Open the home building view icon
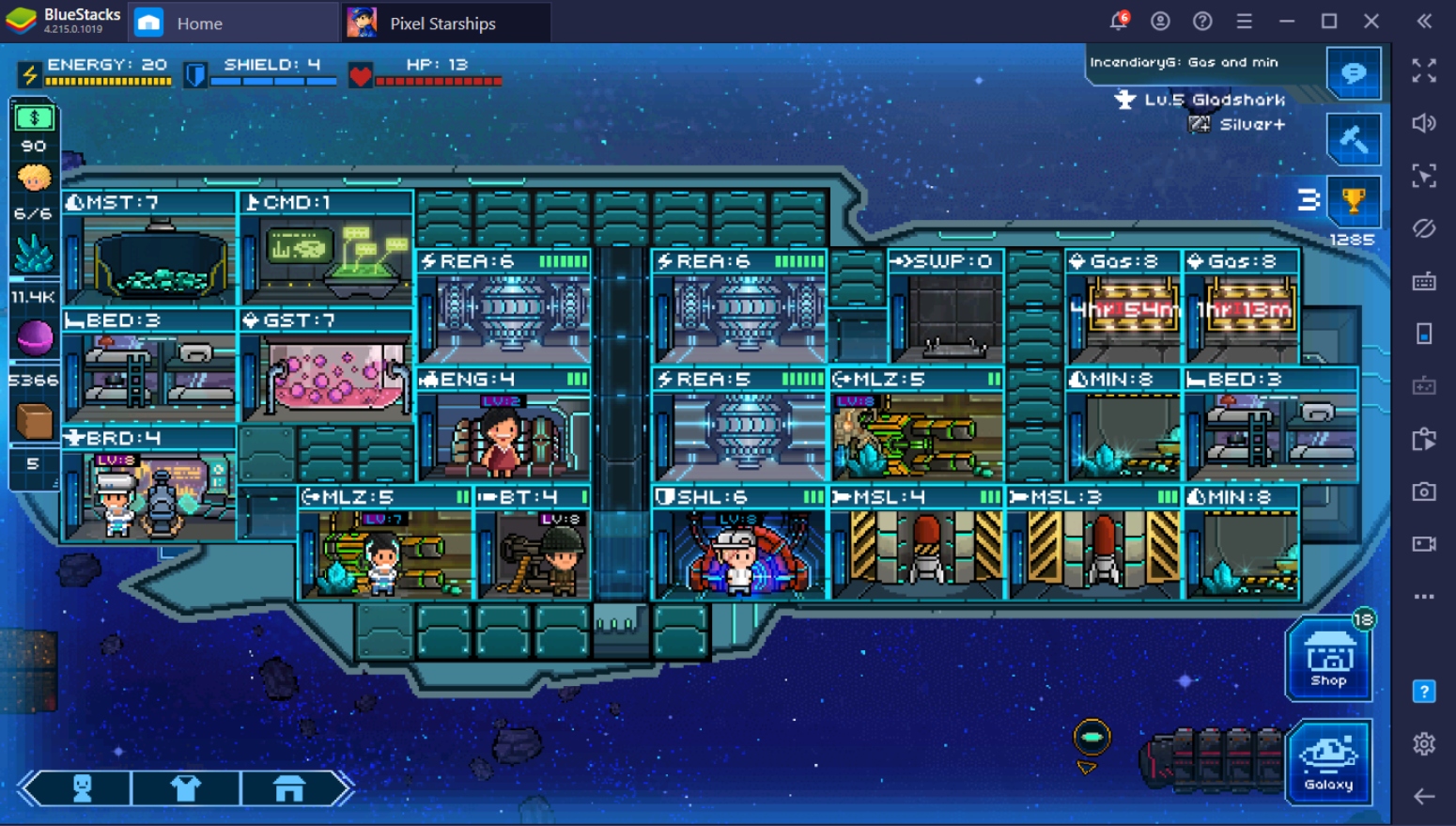 289,788
